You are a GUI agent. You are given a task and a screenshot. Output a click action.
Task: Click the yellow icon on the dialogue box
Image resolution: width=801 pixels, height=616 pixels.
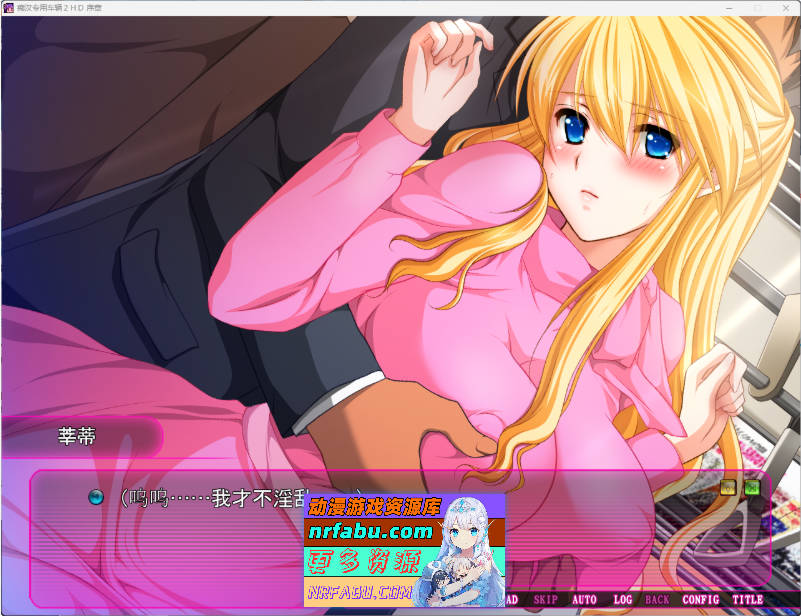click(729, 488)
